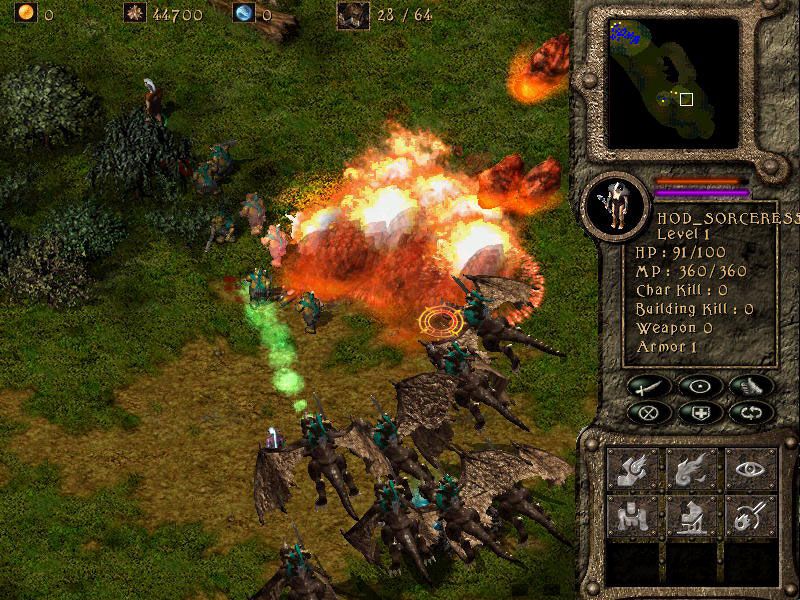The height and width of the screenshot is (600, 800).
Task: Activate the seated figure spell icon
Action: click(x=692, y=517)
